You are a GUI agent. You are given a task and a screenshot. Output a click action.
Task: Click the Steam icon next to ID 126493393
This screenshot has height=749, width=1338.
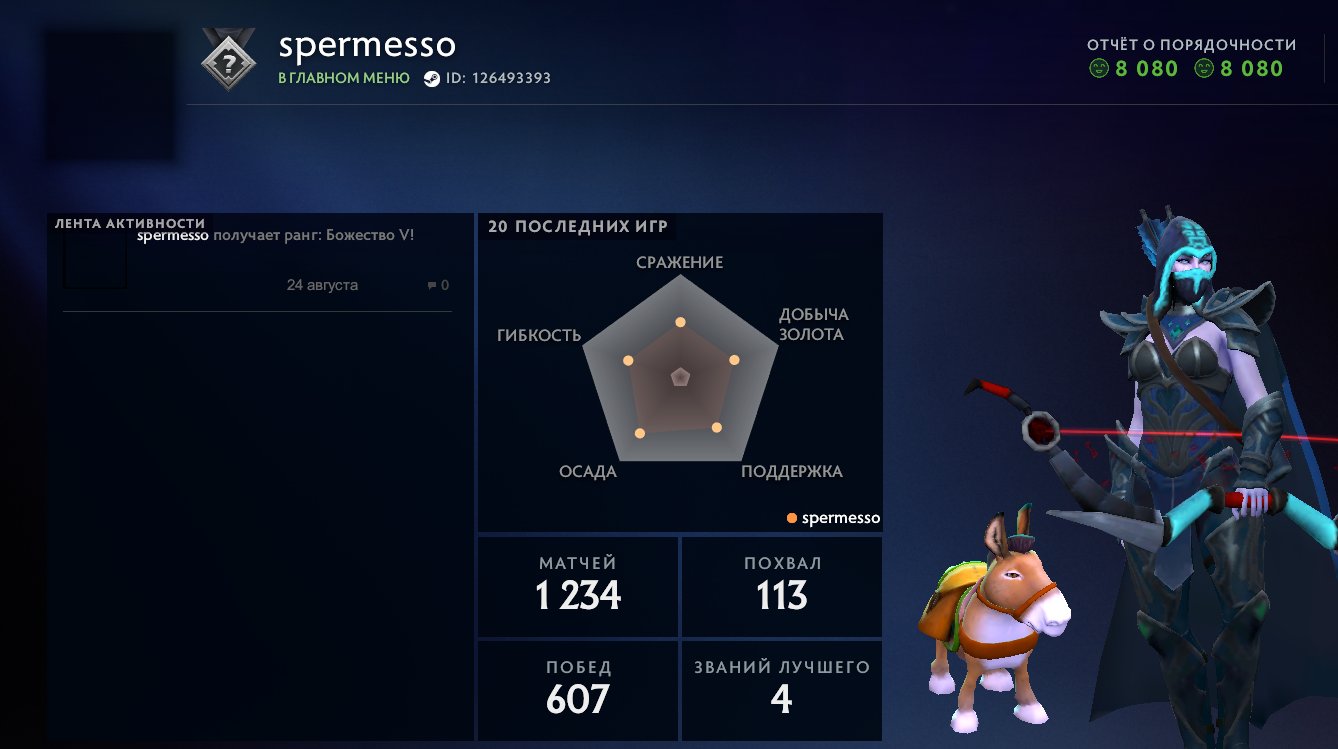click(430, 78)
